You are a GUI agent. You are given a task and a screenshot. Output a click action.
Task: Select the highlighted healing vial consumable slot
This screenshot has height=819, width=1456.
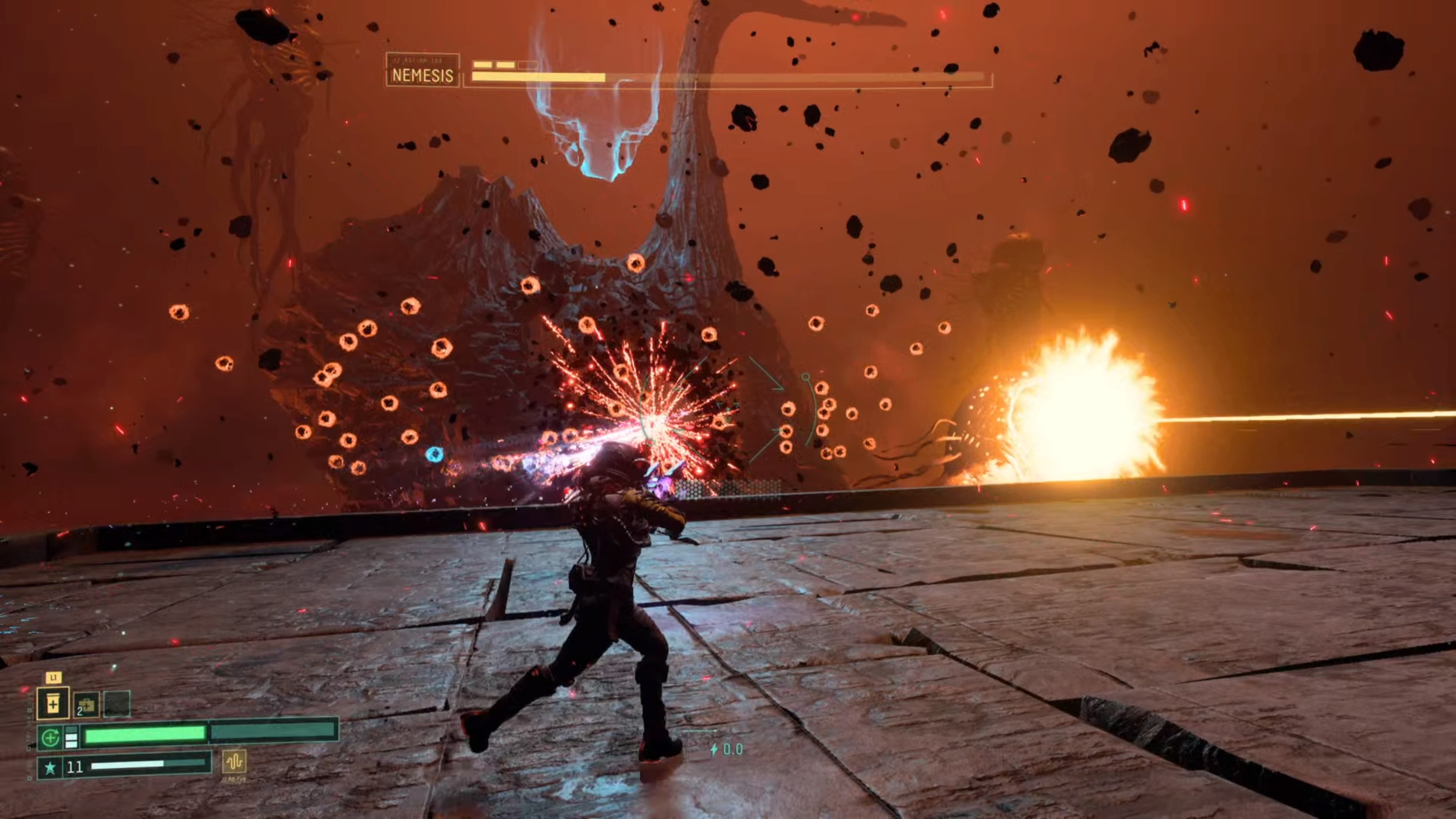point(53,704)
